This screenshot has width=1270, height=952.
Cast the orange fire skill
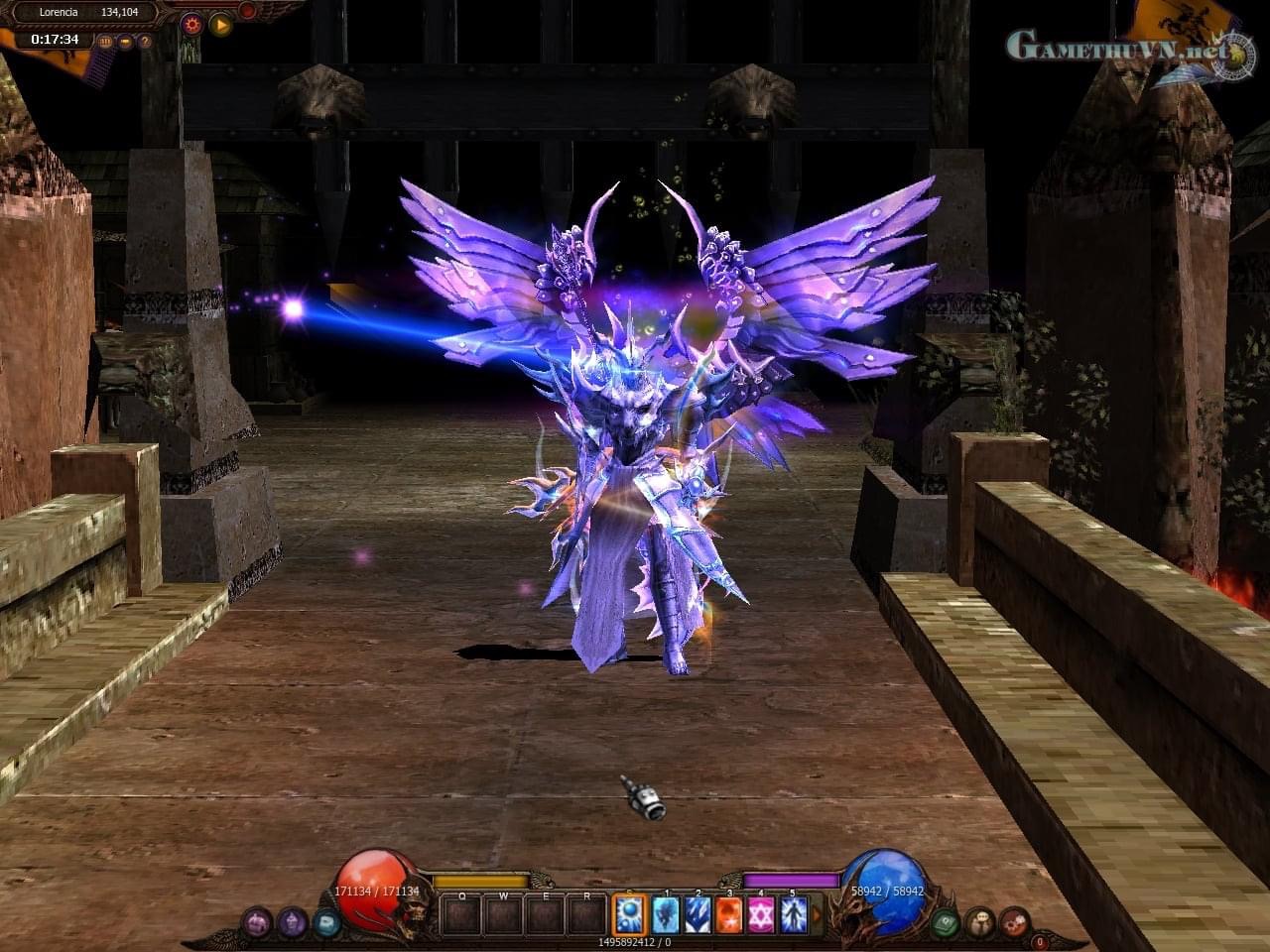tap(729, 913)
